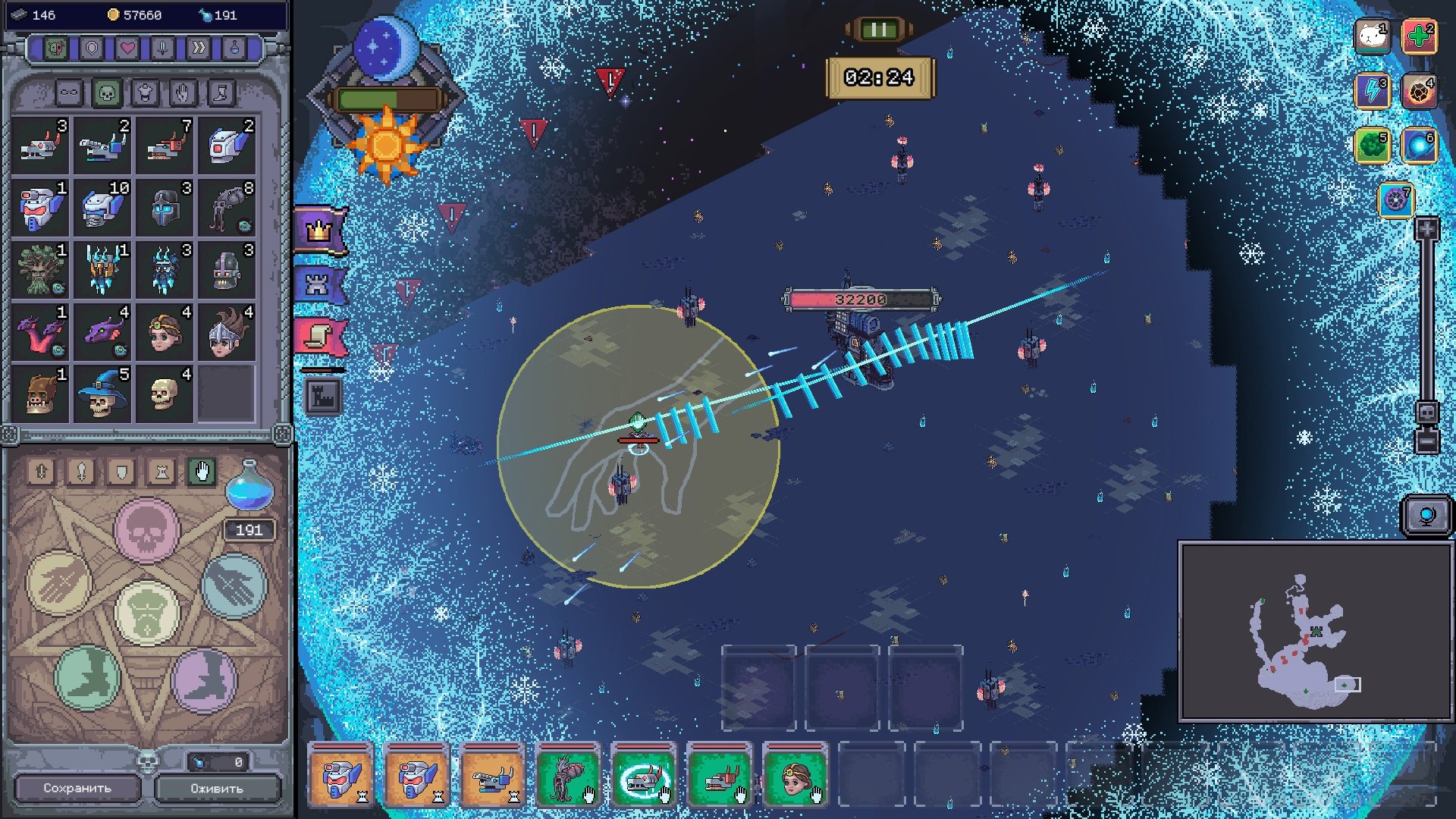Zoom in with the plus button
This screenshot has height=819, width=1456.
pos(1426,228)
